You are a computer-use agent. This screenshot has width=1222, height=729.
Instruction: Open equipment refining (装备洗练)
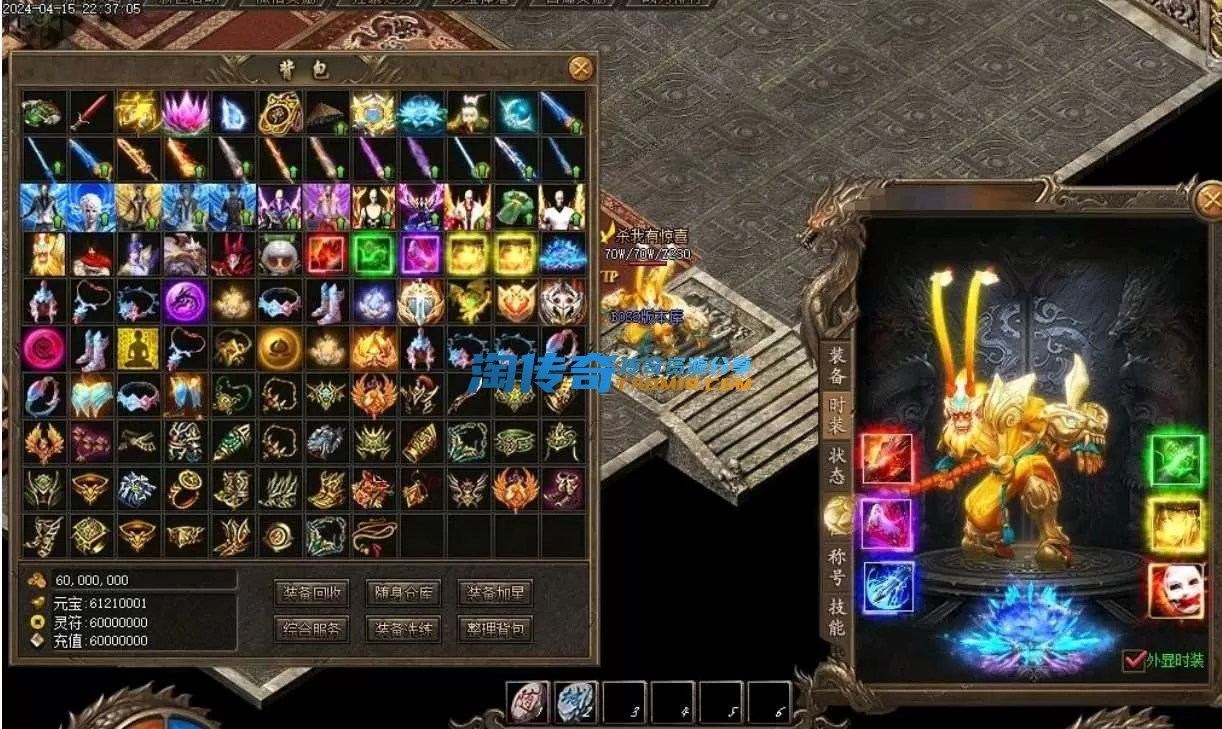pos(402,629)
